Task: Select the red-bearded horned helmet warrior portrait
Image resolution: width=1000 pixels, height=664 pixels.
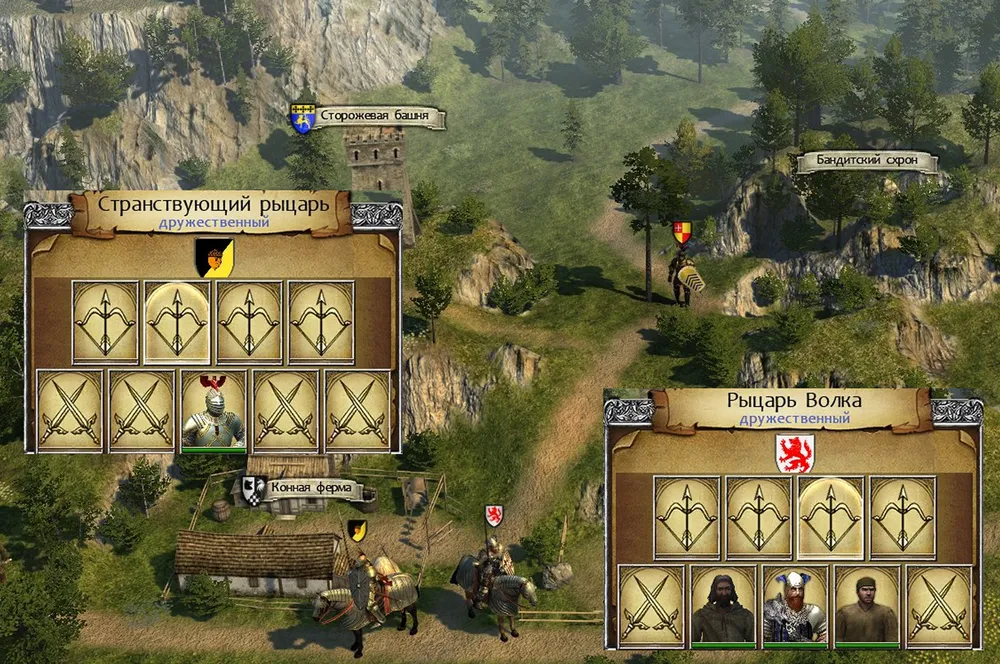Action: 795,605
